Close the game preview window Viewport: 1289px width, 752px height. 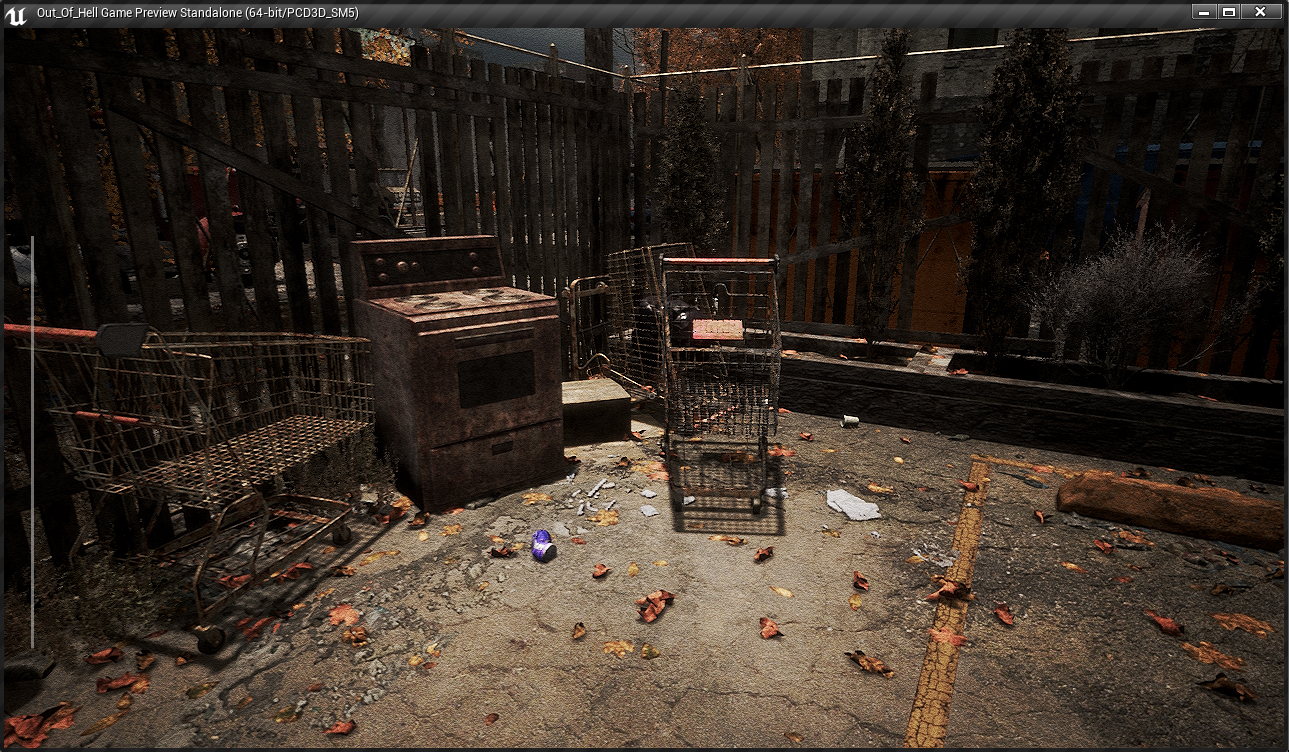[1260, 12]
